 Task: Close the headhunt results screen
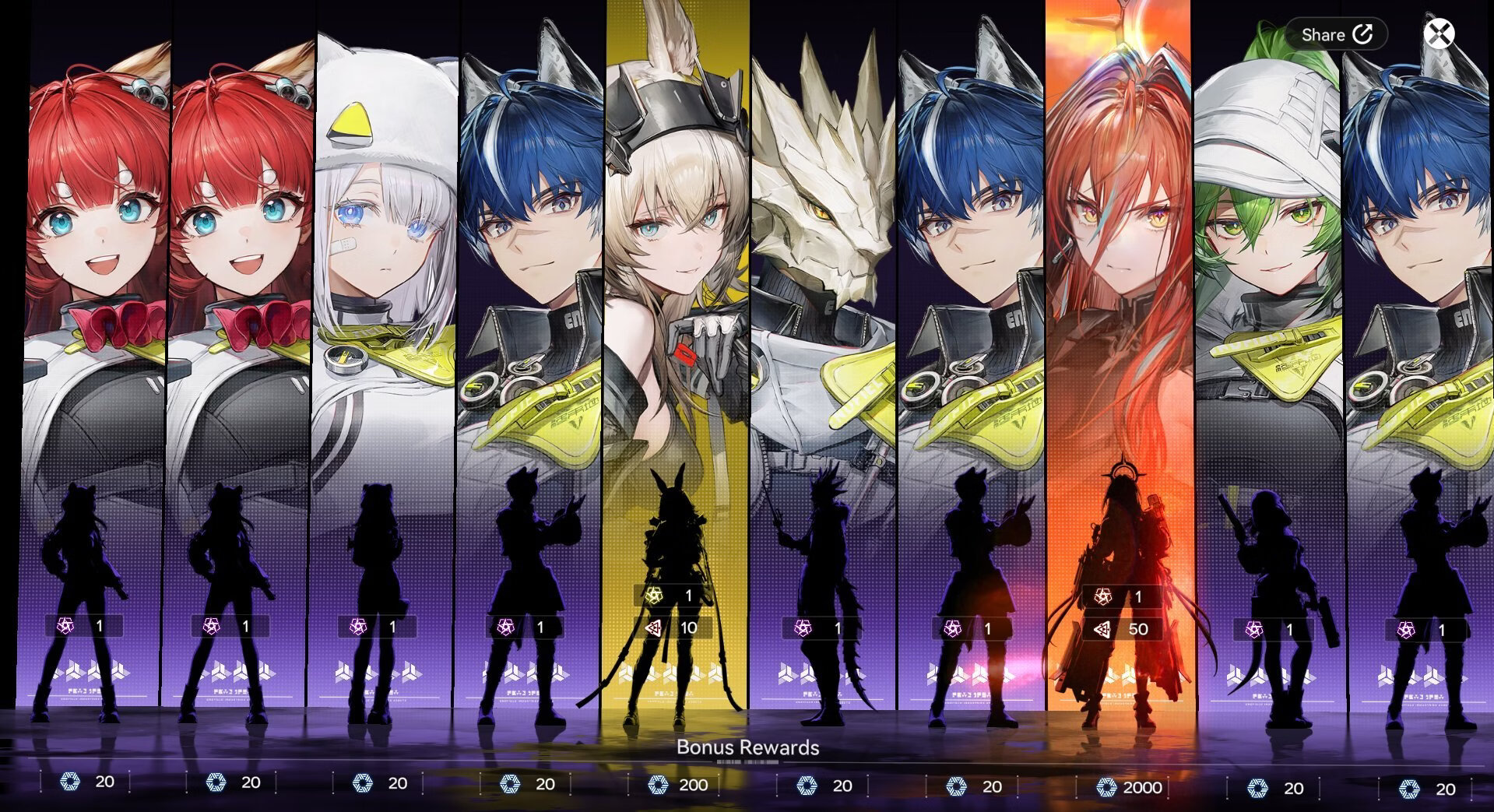click(x=1439, y=34)
